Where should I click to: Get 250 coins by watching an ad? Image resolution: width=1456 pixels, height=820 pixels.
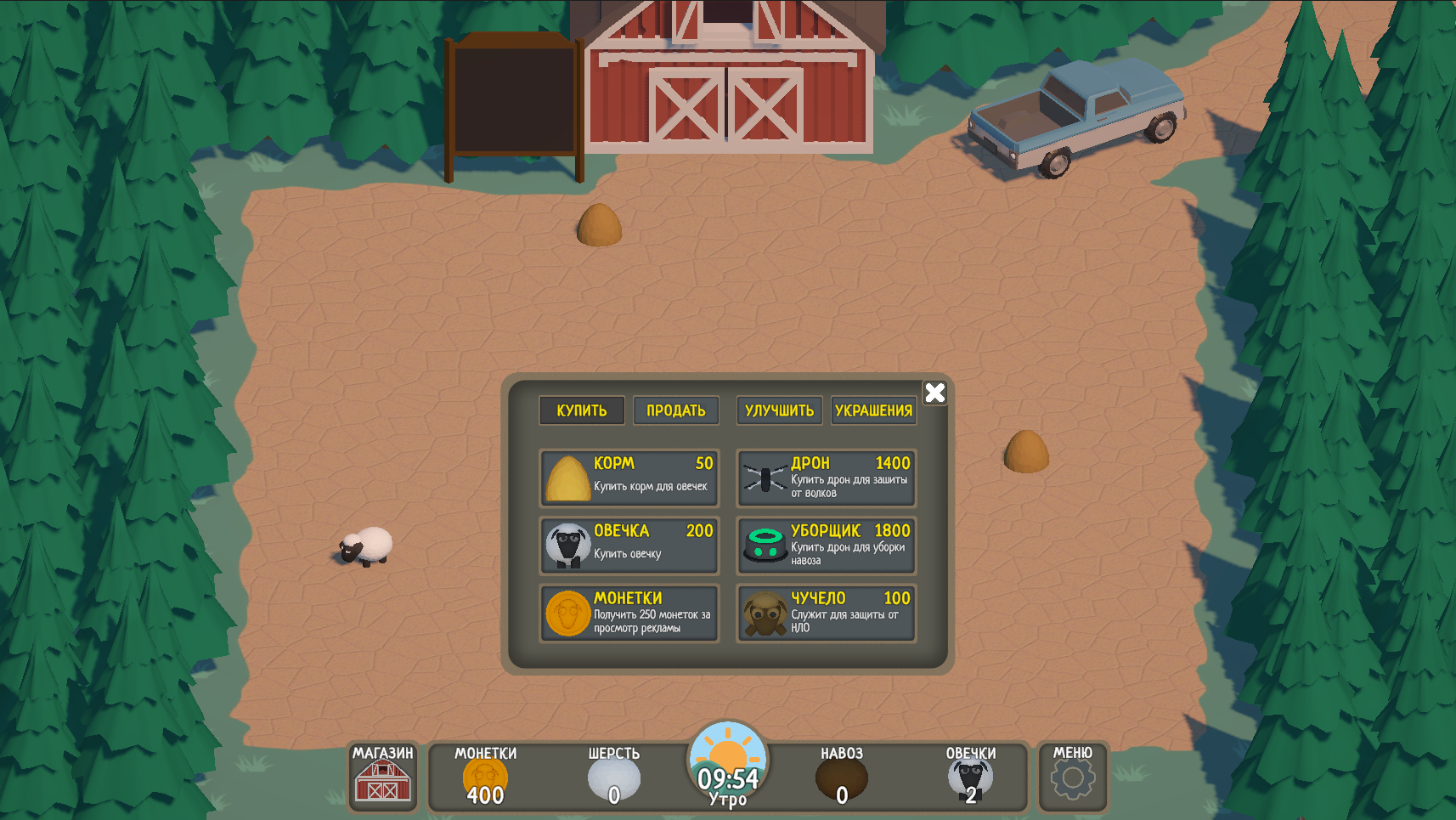point(629,613)
